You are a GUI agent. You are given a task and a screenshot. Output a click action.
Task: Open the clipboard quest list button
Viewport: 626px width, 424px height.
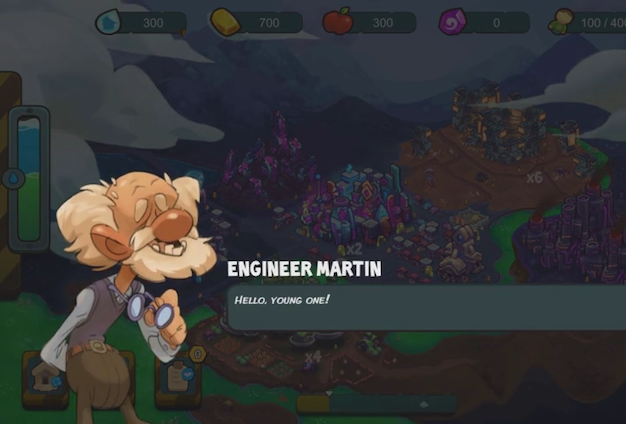180,376
